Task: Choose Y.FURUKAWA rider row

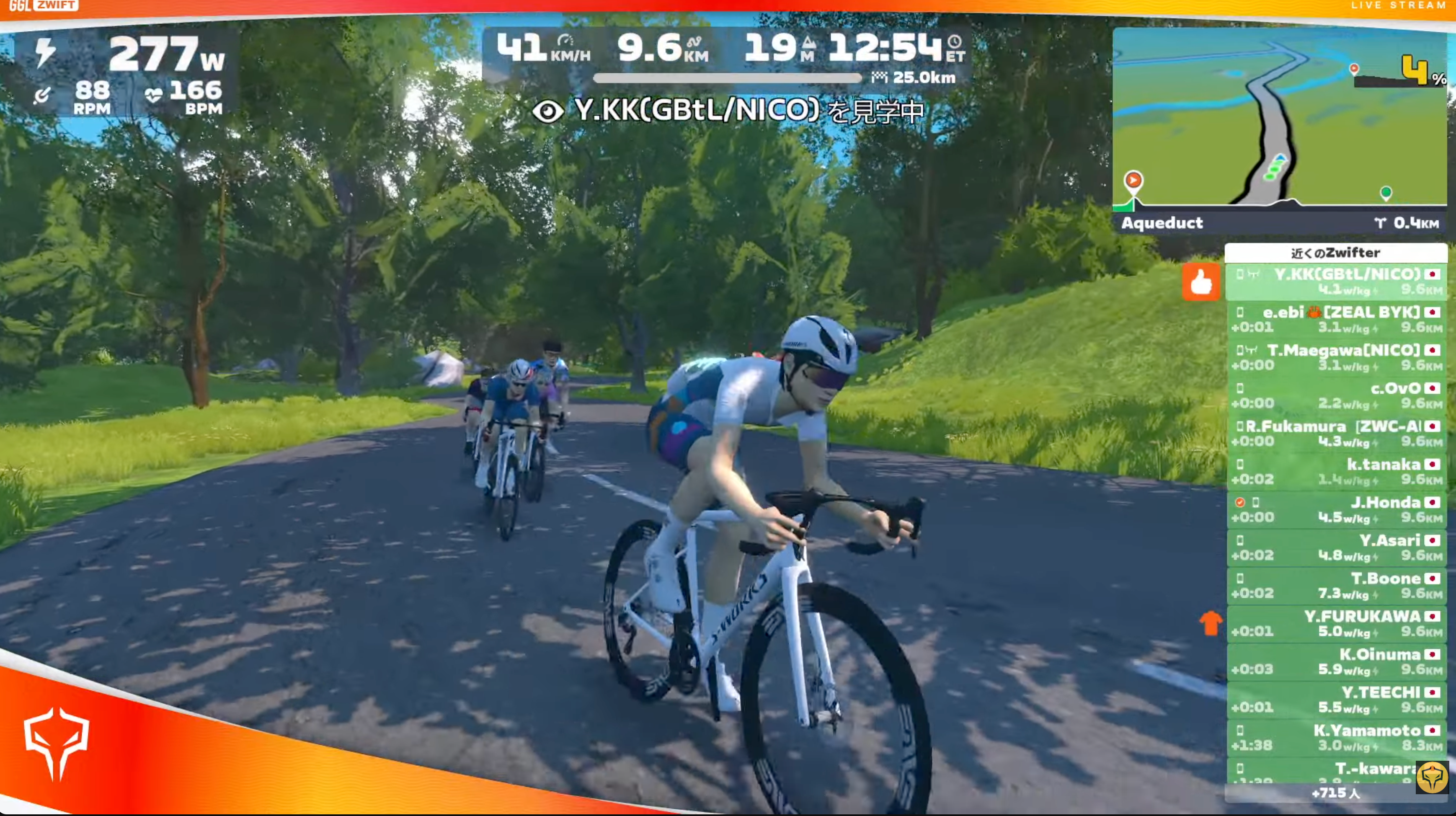Action: point(1336,623)
